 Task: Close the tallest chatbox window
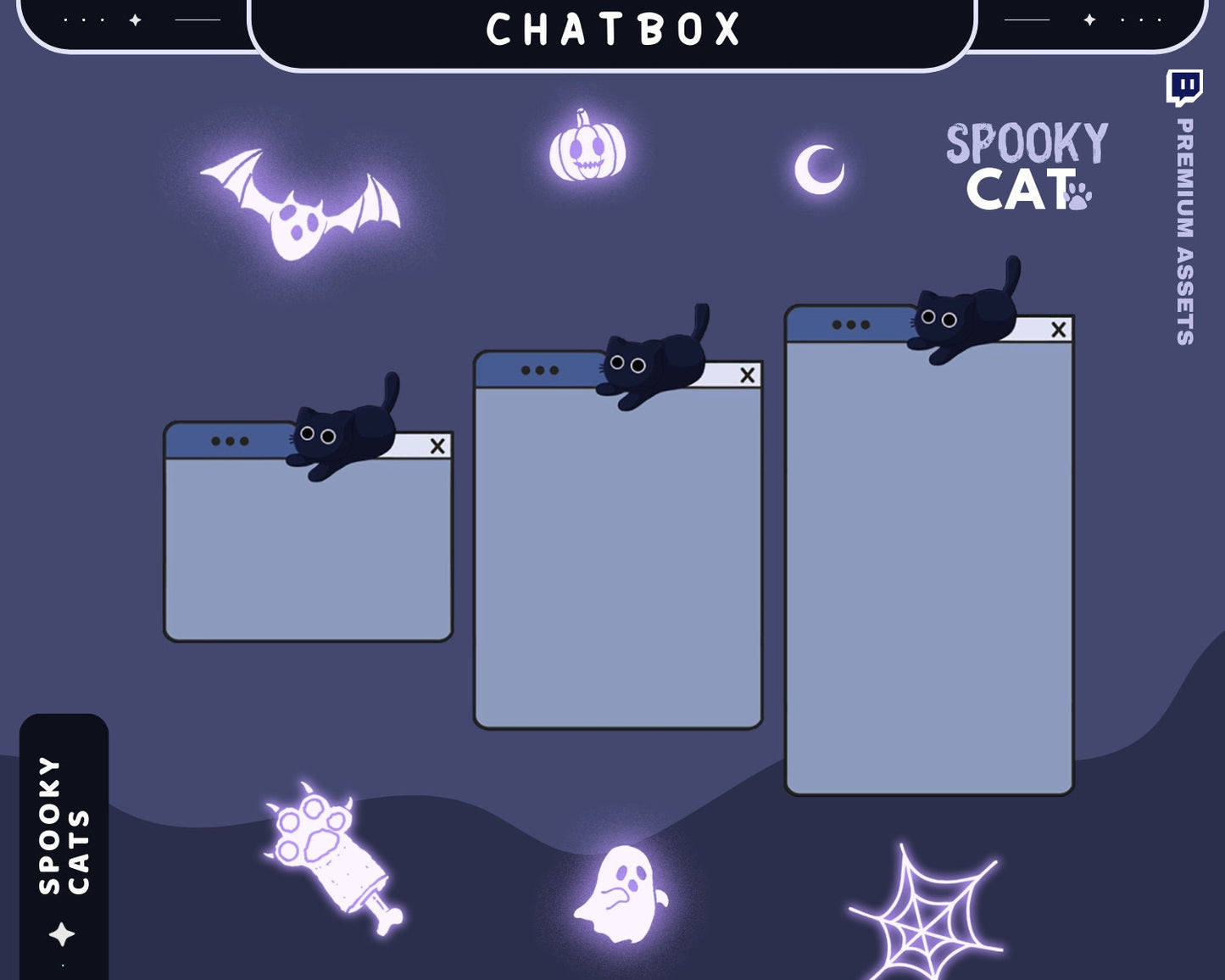1058,329
